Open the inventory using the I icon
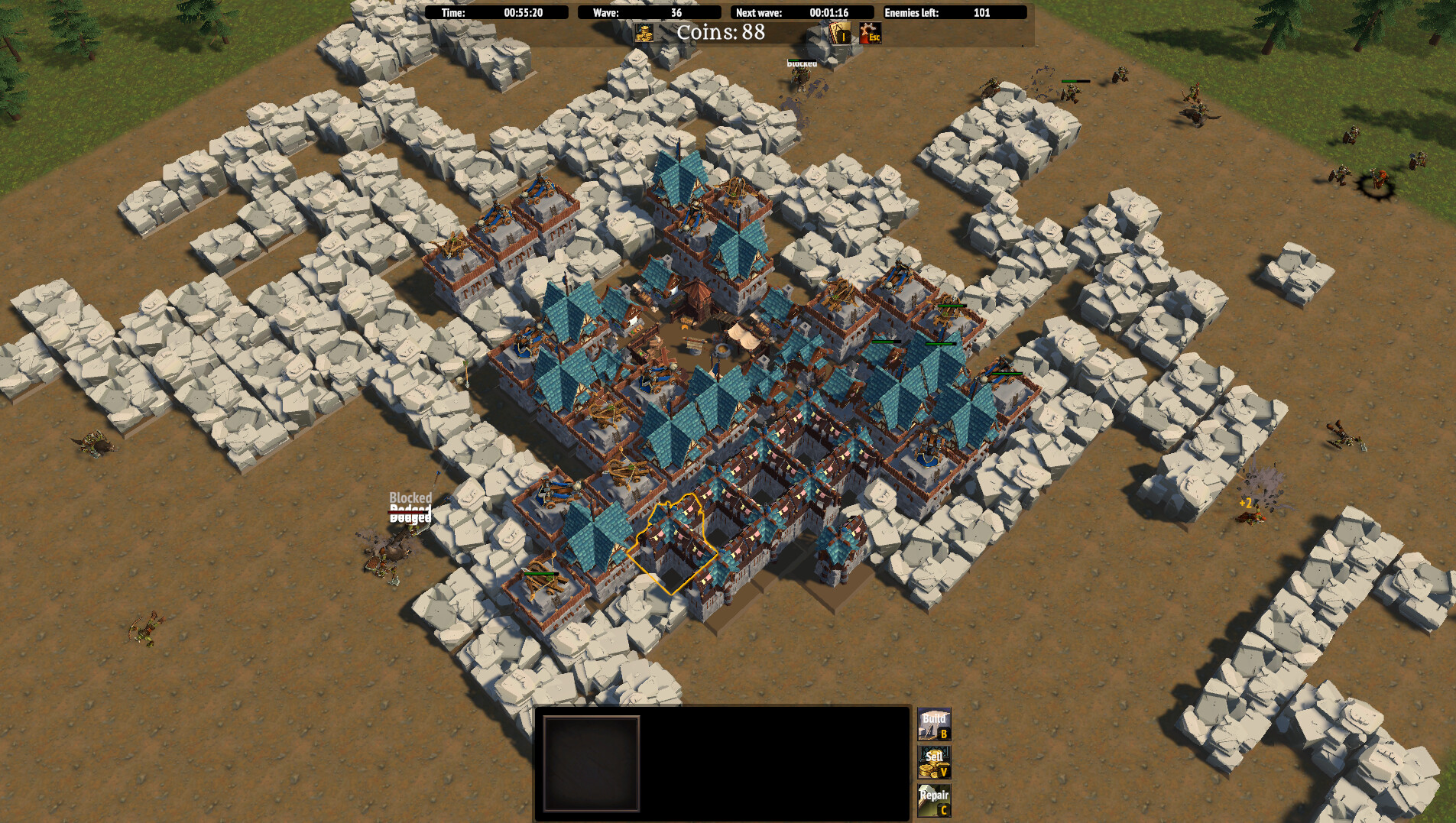This screenshot has width=1456, height=823. (x=839, y=34)
